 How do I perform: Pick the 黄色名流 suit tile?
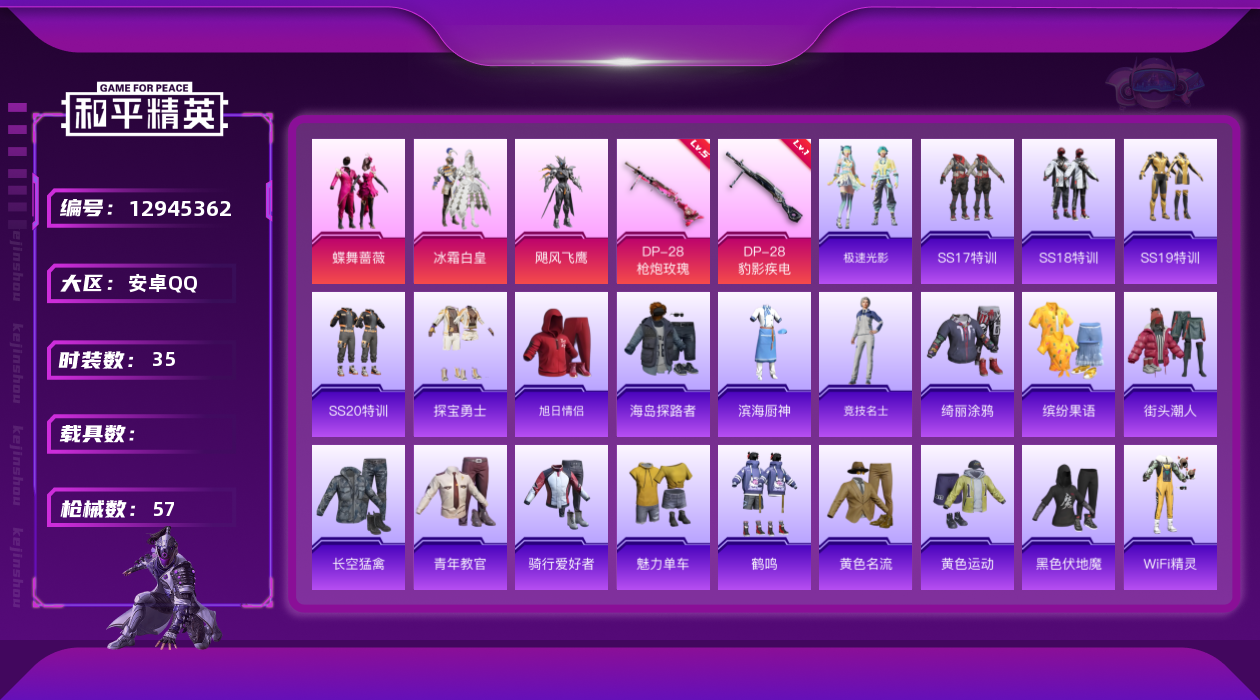tap(865, 517)
